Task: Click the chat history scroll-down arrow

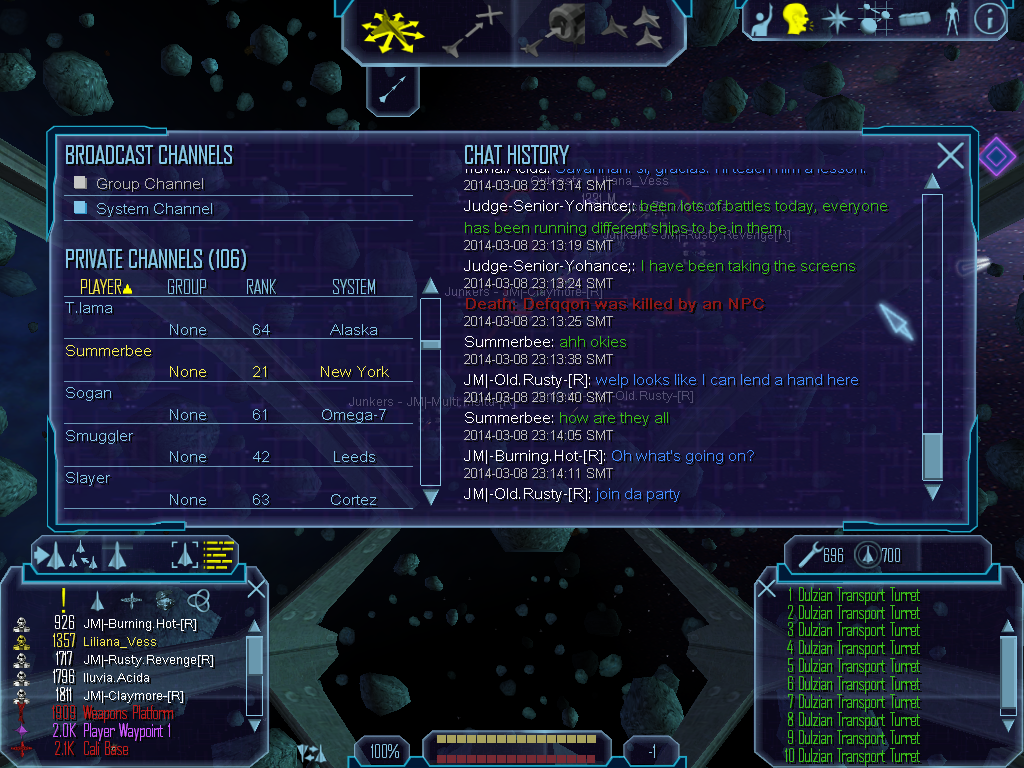Action: tap(932, 492)
